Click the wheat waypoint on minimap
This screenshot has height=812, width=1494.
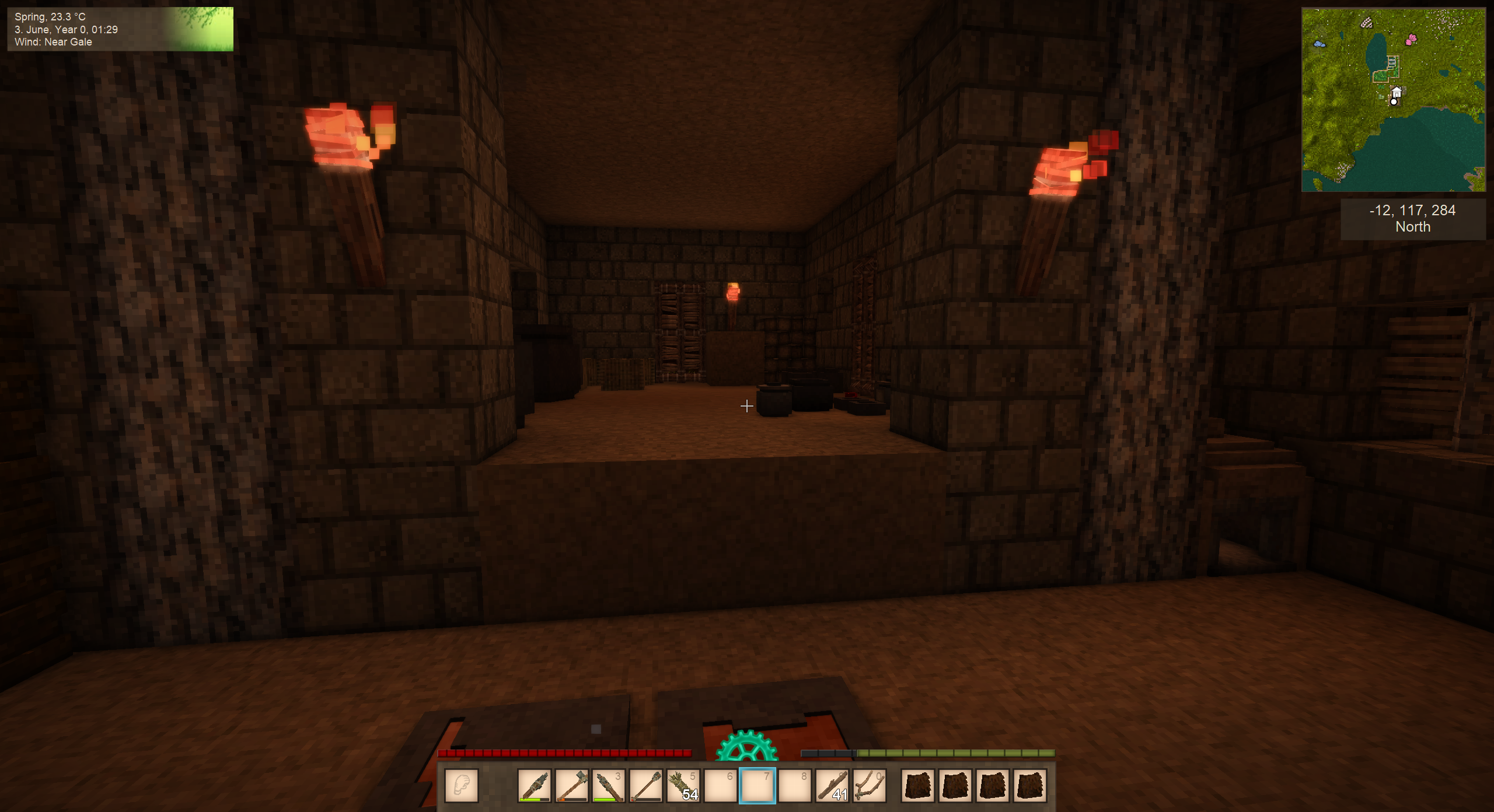[1367, 23]
